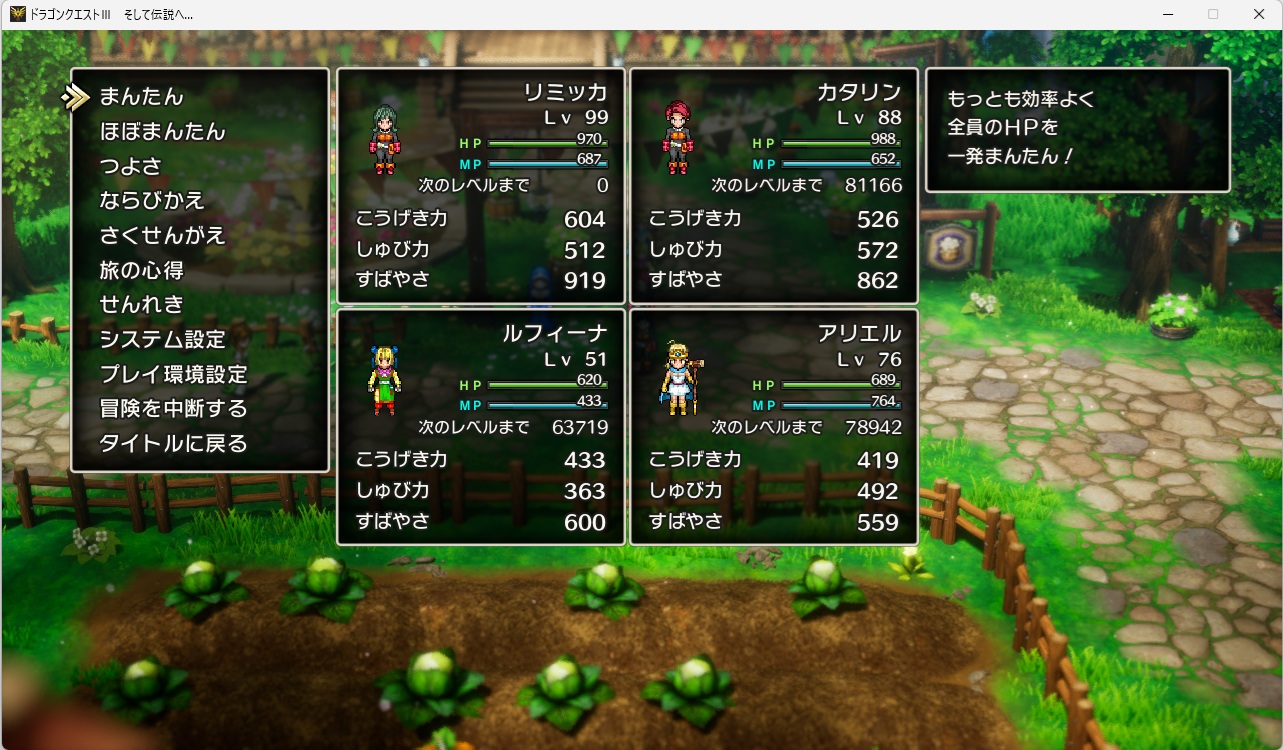Select アリエル's character status panel
This screenshot has height=750, width=1283.
pyautogui.click(x=773, y=427)
